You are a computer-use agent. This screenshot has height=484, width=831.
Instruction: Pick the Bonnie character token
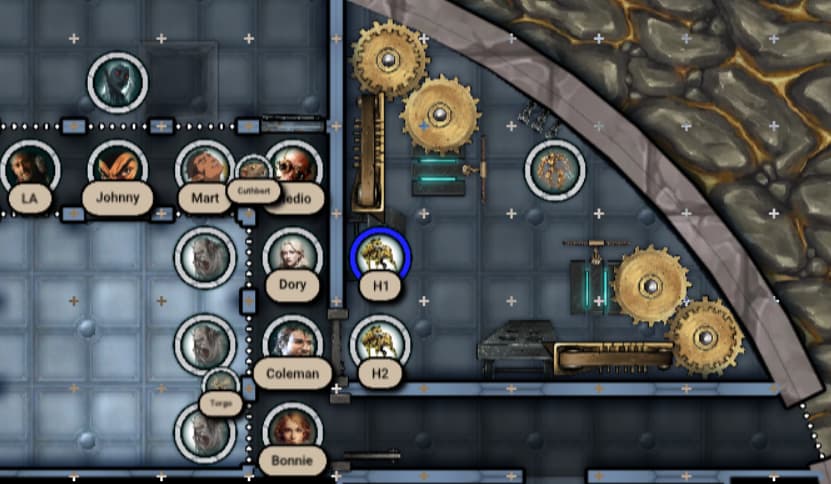(292, 430)
